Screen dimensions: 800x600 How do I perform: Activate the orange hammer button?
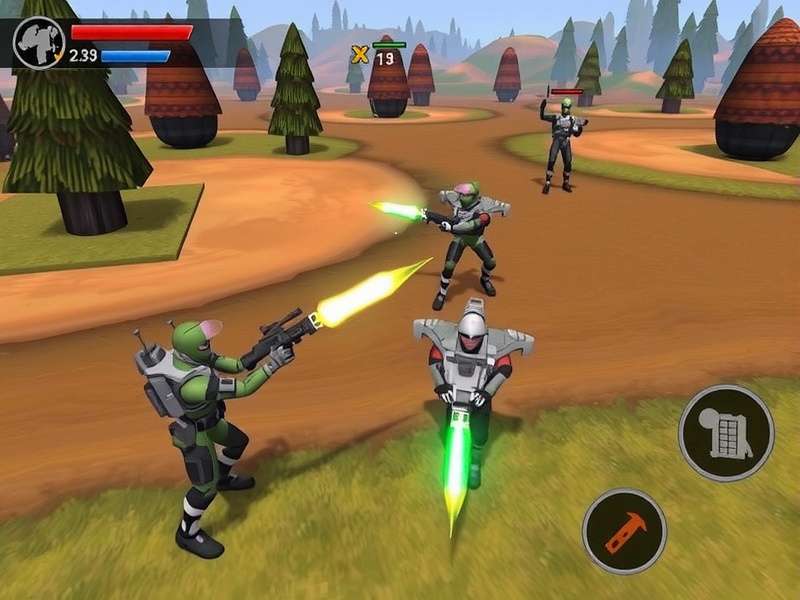pos(624,530)
